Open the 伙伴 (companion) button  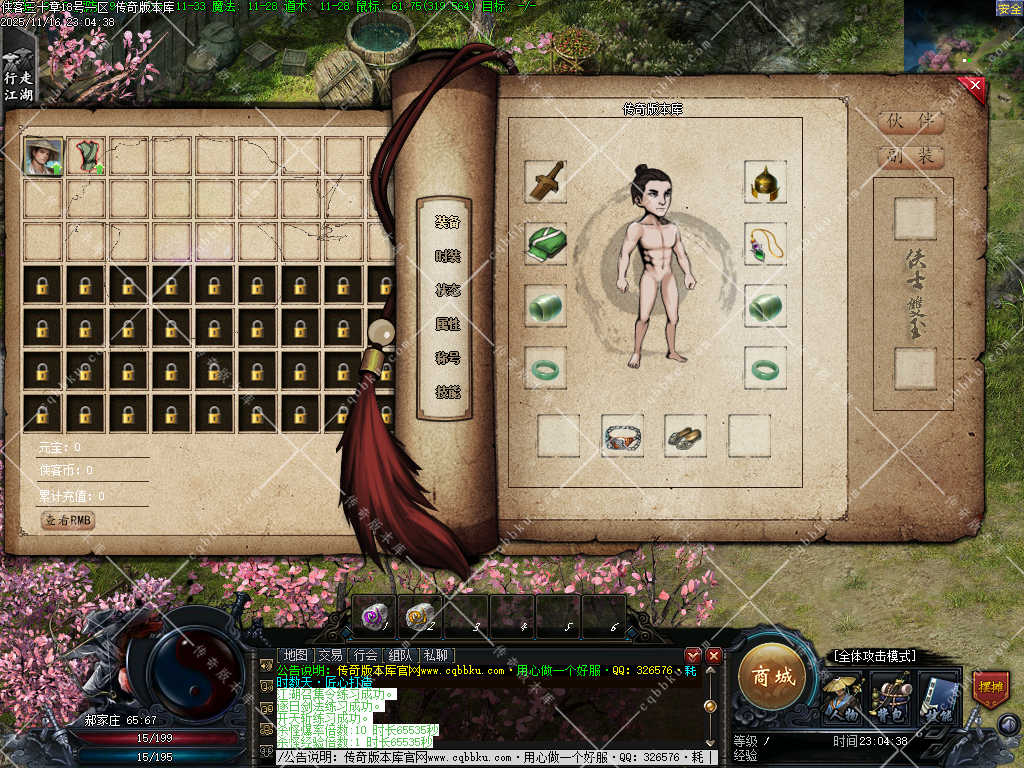click(x=910, y=122)
